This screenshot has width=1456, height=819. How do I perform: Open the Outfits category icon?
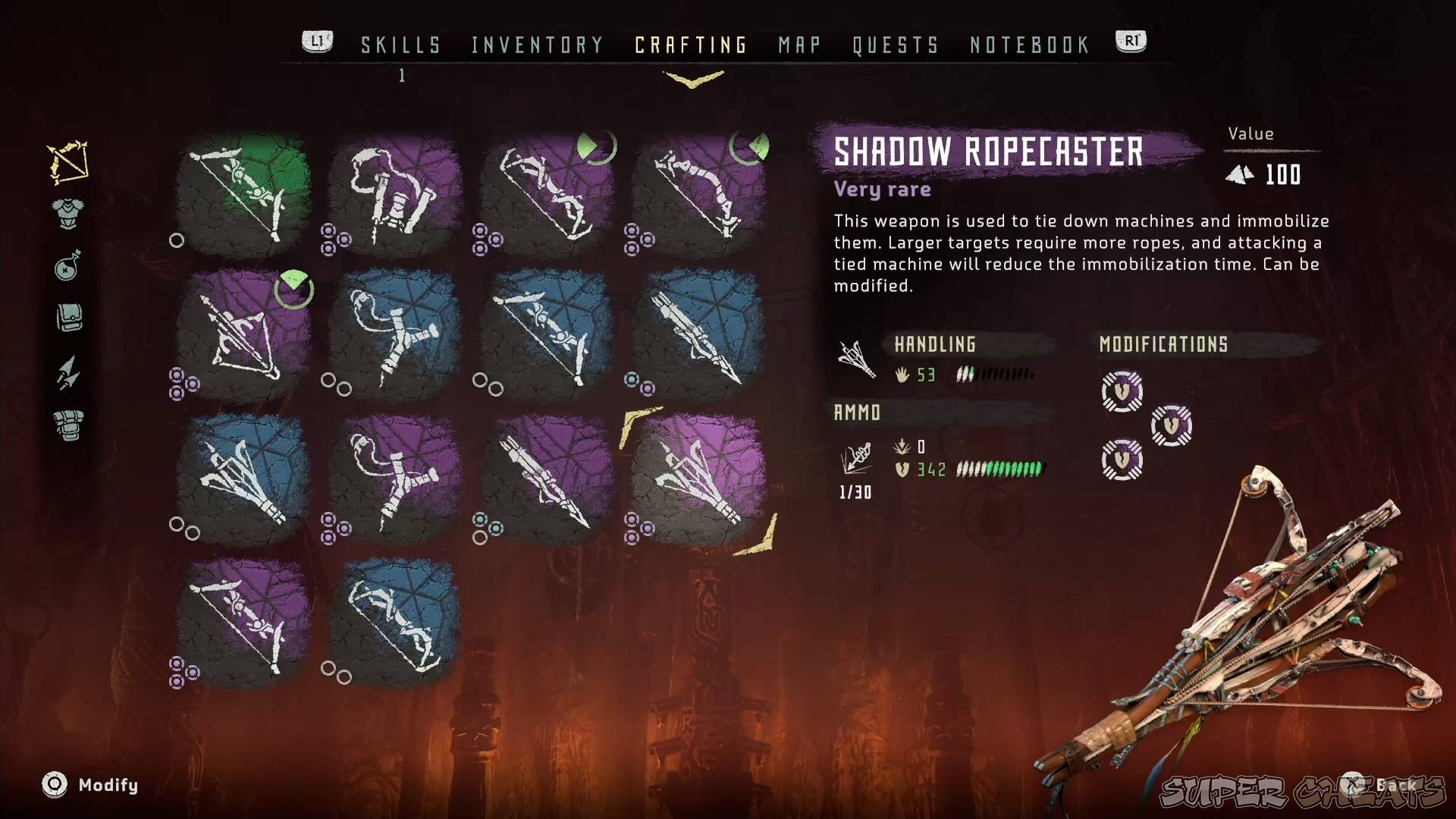click(x=67, y=212)
